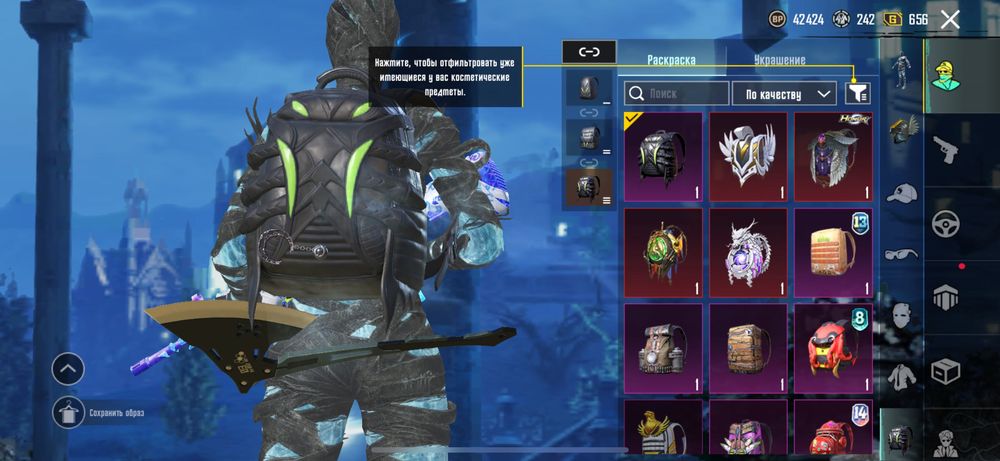1000x461 pixels.
Task: Close the inventory with the X button
Action: tap(950, 19)
